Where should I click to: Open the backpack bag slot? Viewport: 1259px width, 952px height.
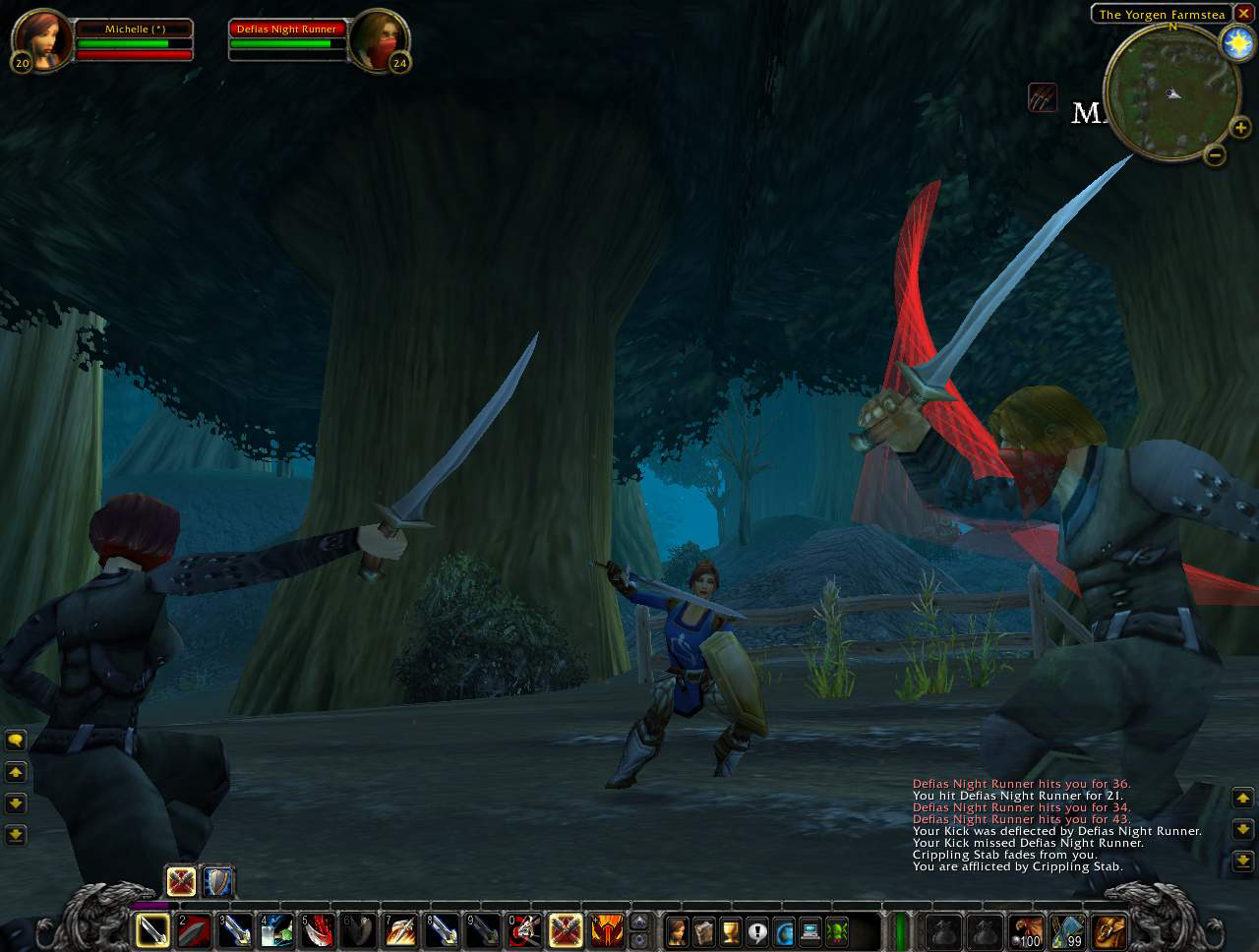1109,930
